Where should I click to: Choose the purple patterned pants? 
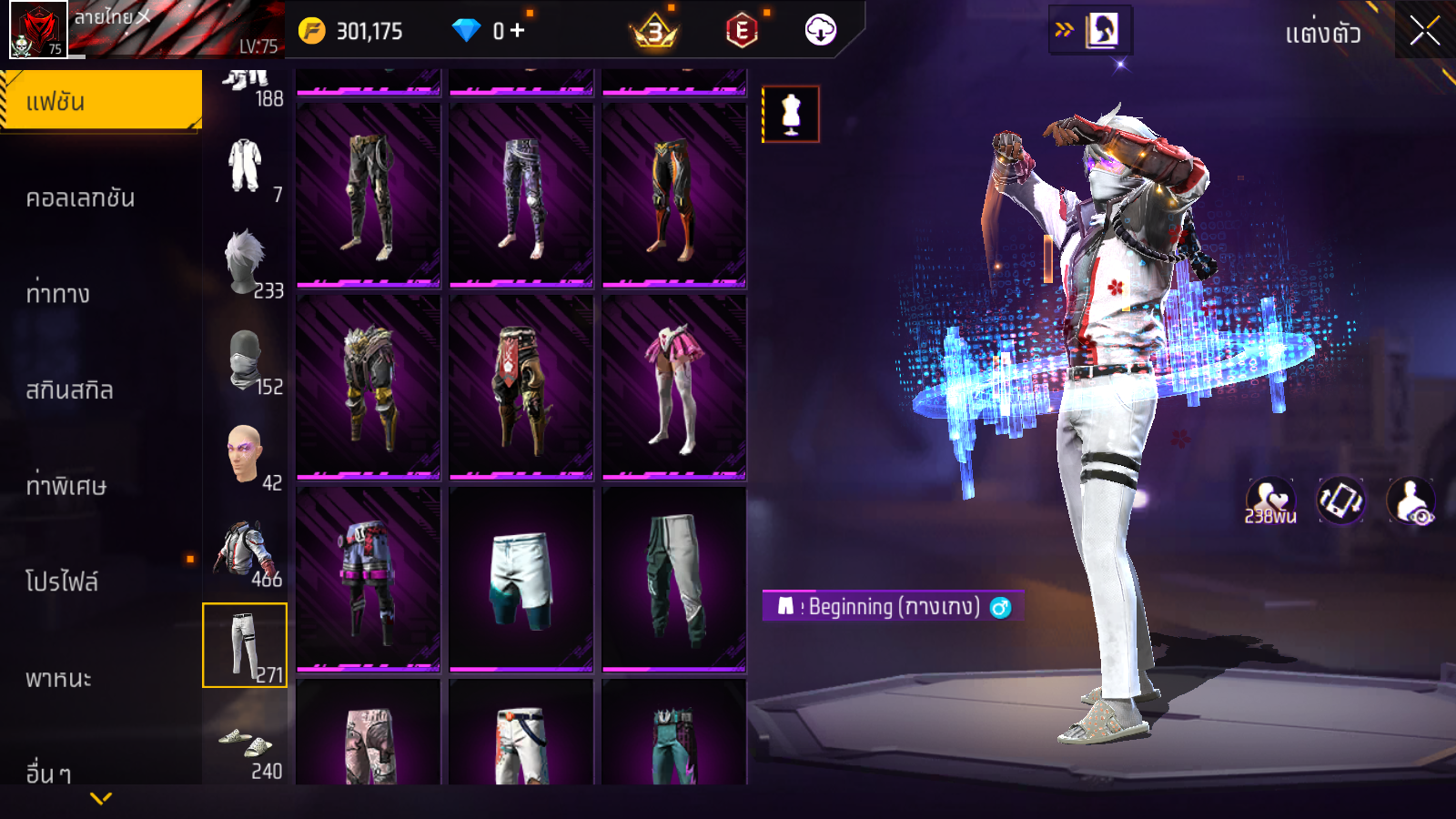521,195
